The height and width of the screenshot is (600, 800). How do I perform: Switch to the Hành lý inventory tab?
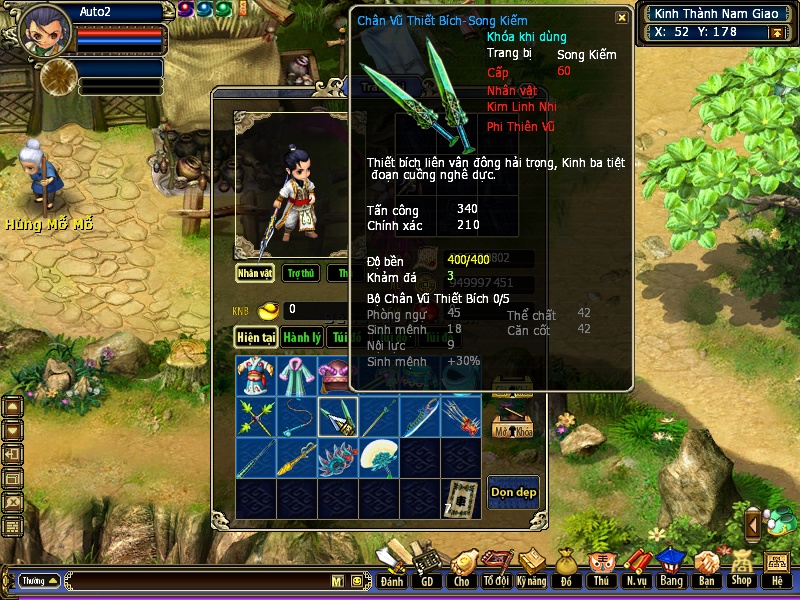click(x=300, y=338)
